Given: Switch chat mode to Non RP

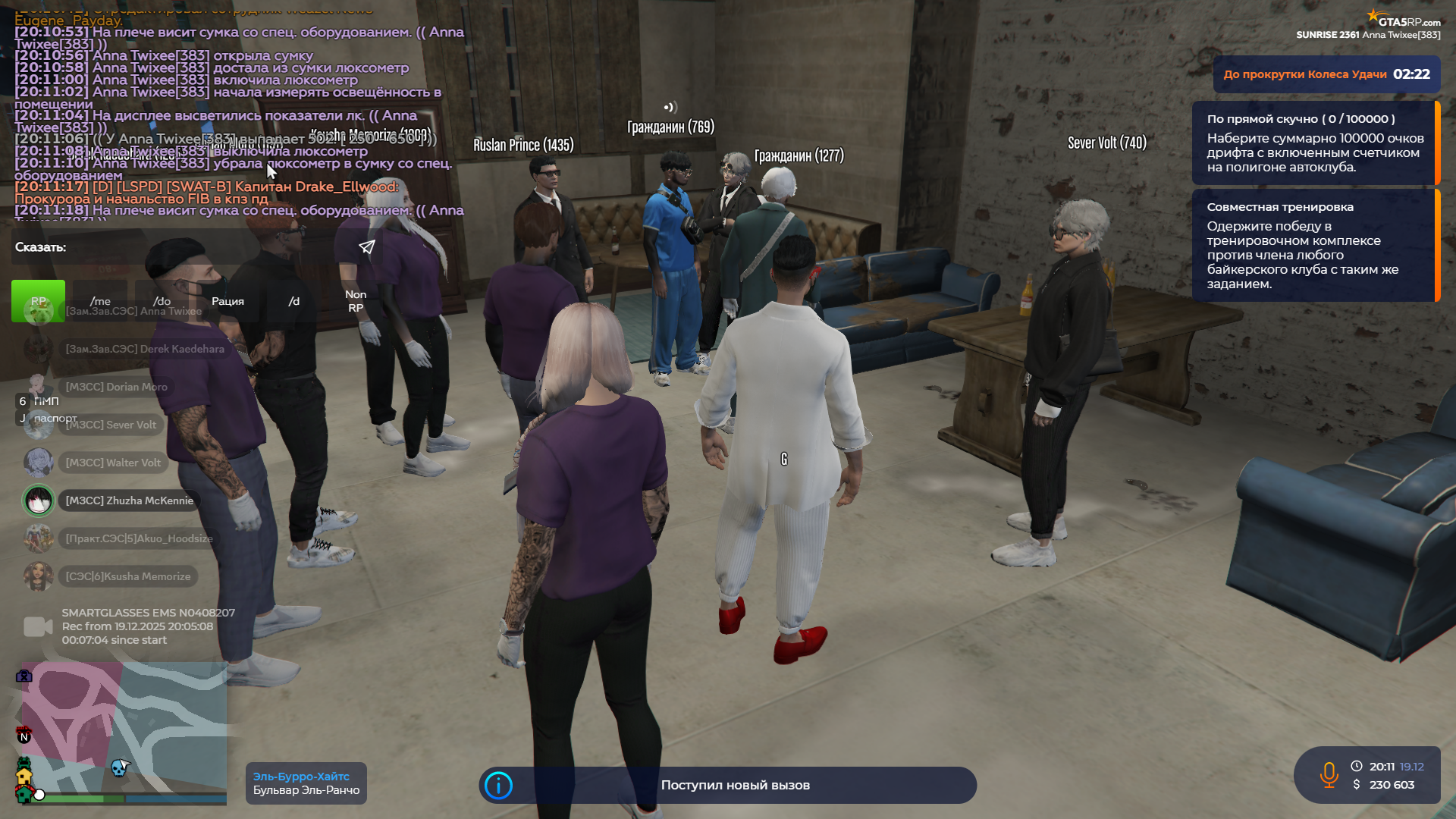Looking at the screenshot, I should coord(356,301).
